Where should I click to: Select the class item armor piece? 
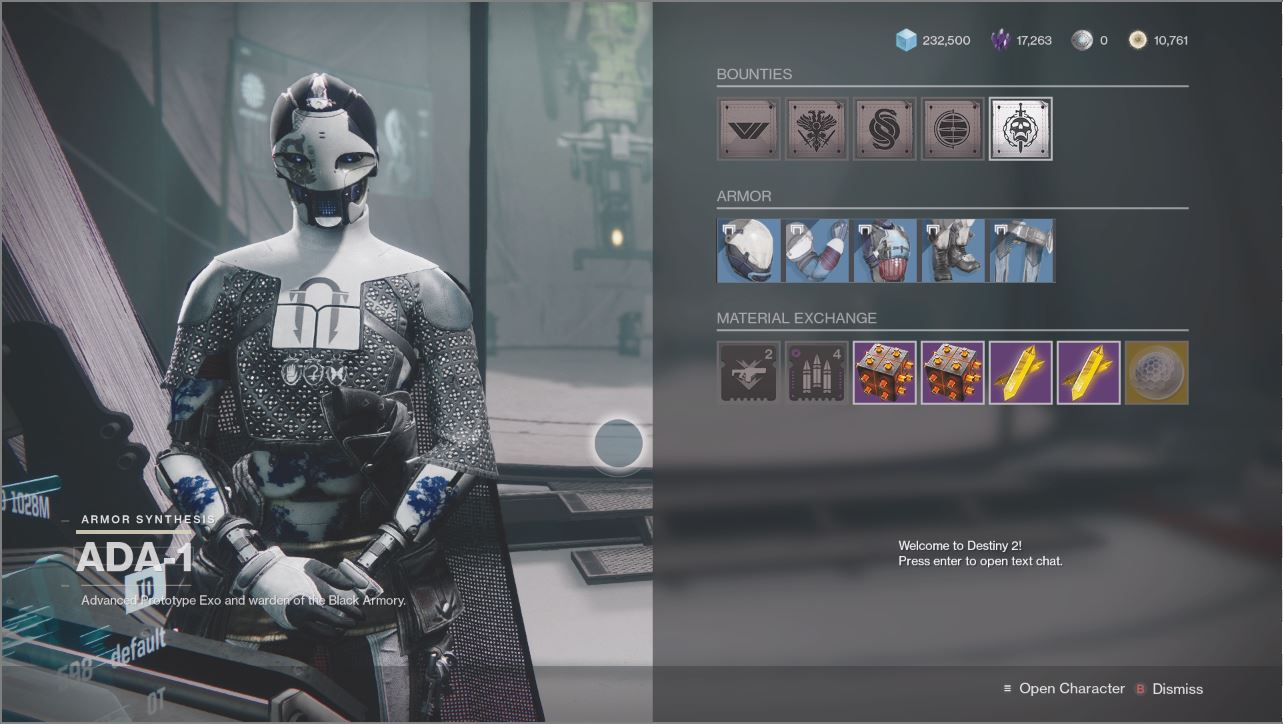coord(1021,251)
